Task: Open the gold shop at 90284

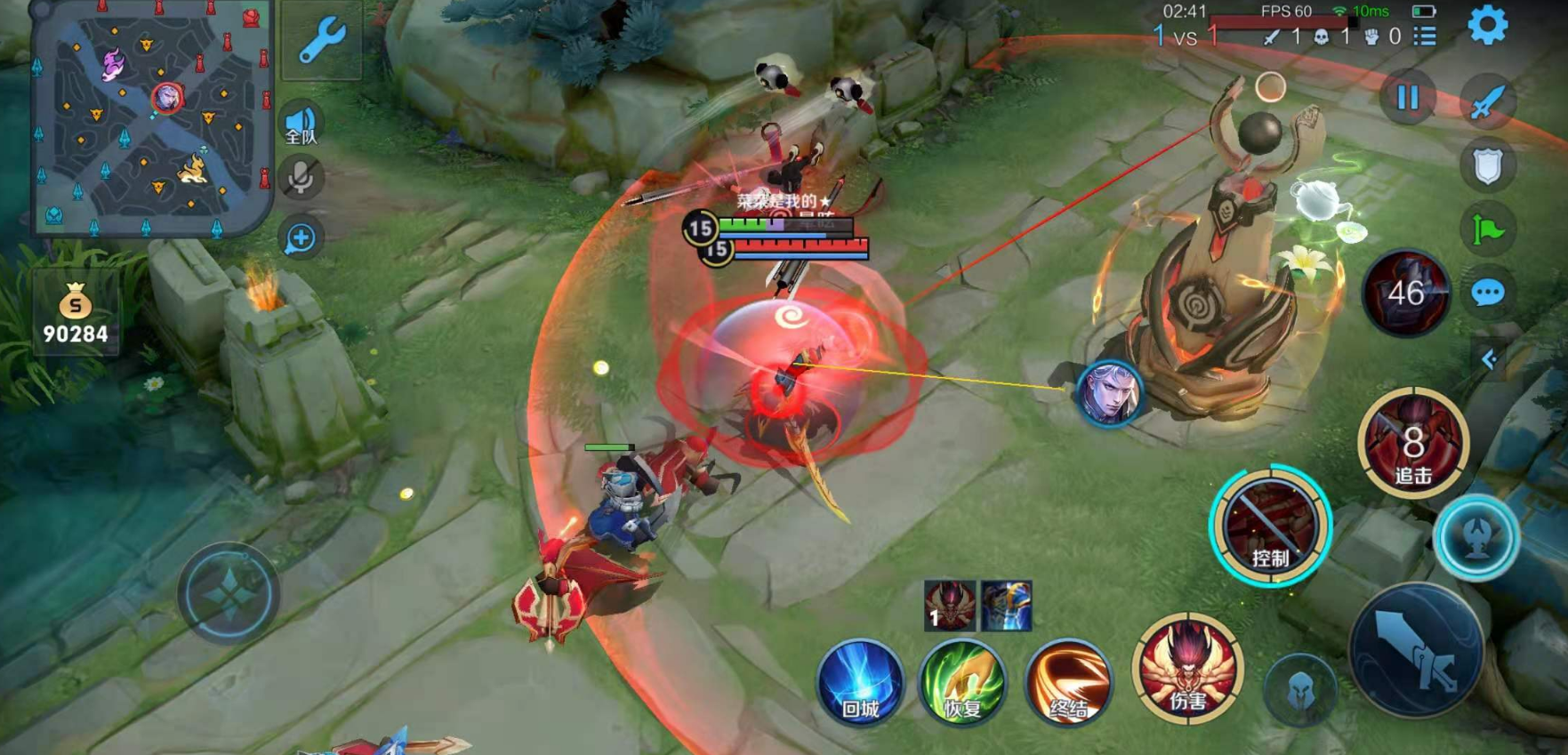Action: tap(76, 316)
